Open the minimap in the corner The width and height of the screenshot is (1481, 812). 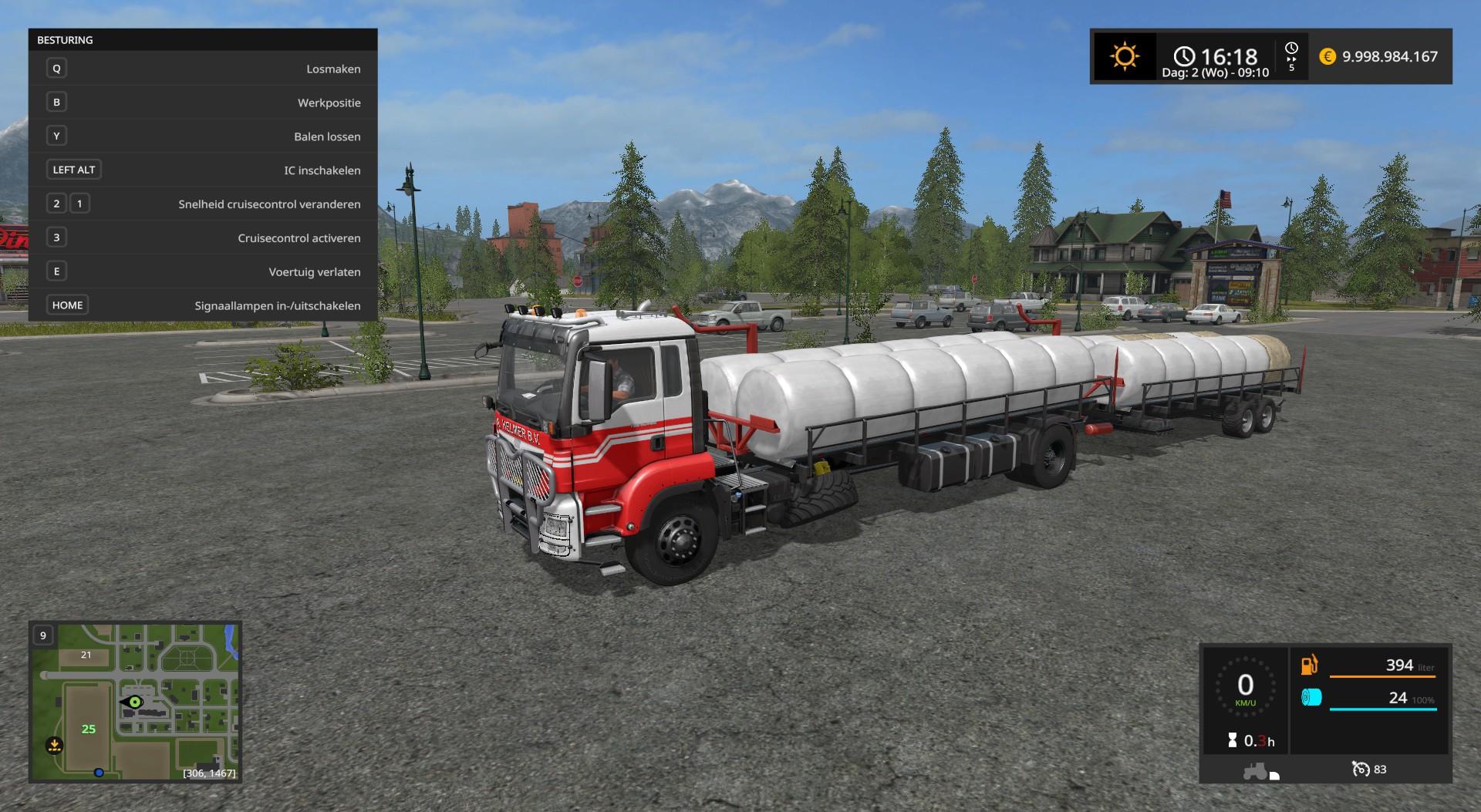(x=135, y=702)
